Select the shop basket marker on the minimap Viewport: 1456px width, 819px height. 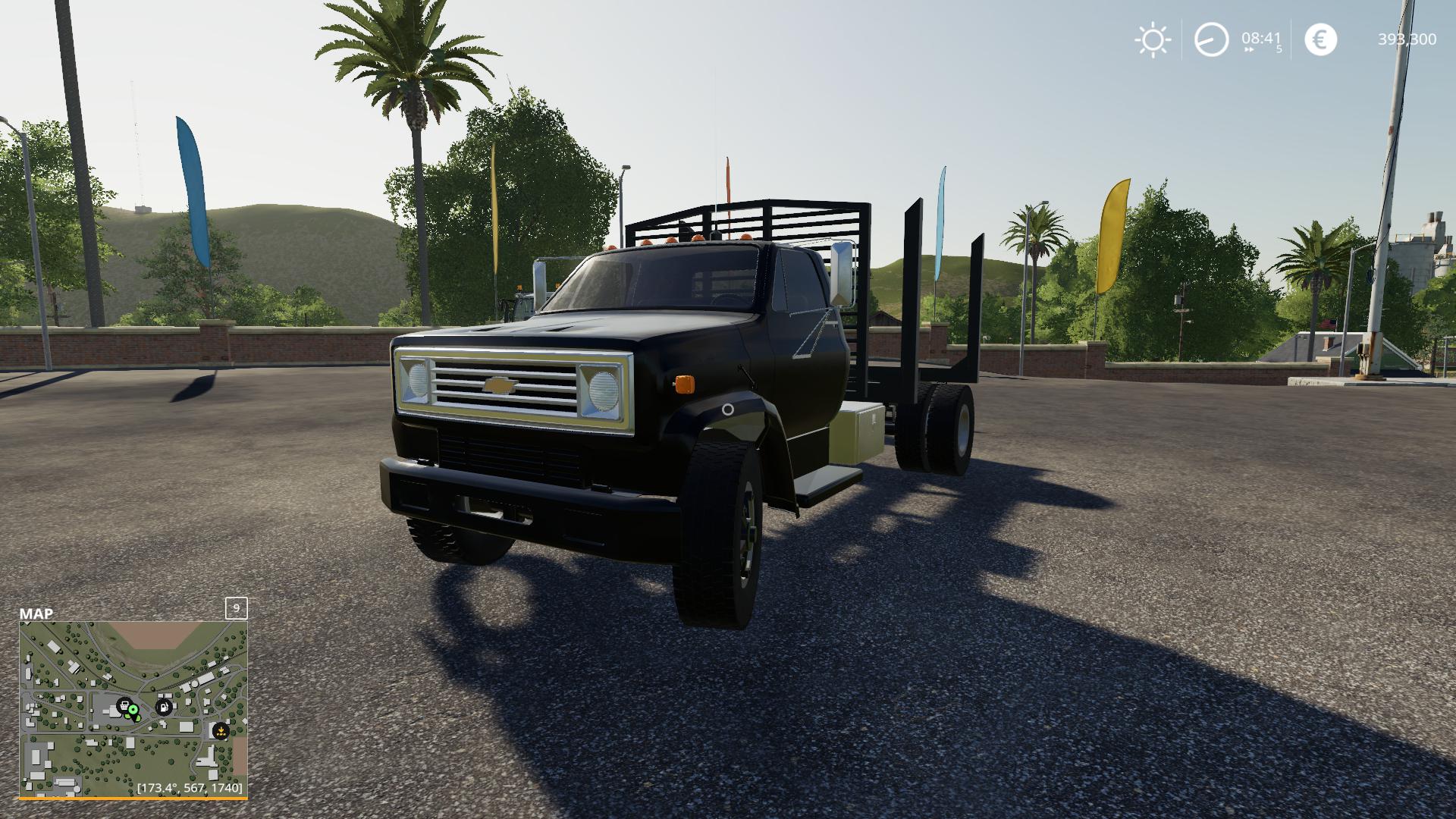(x=123, y=706)
